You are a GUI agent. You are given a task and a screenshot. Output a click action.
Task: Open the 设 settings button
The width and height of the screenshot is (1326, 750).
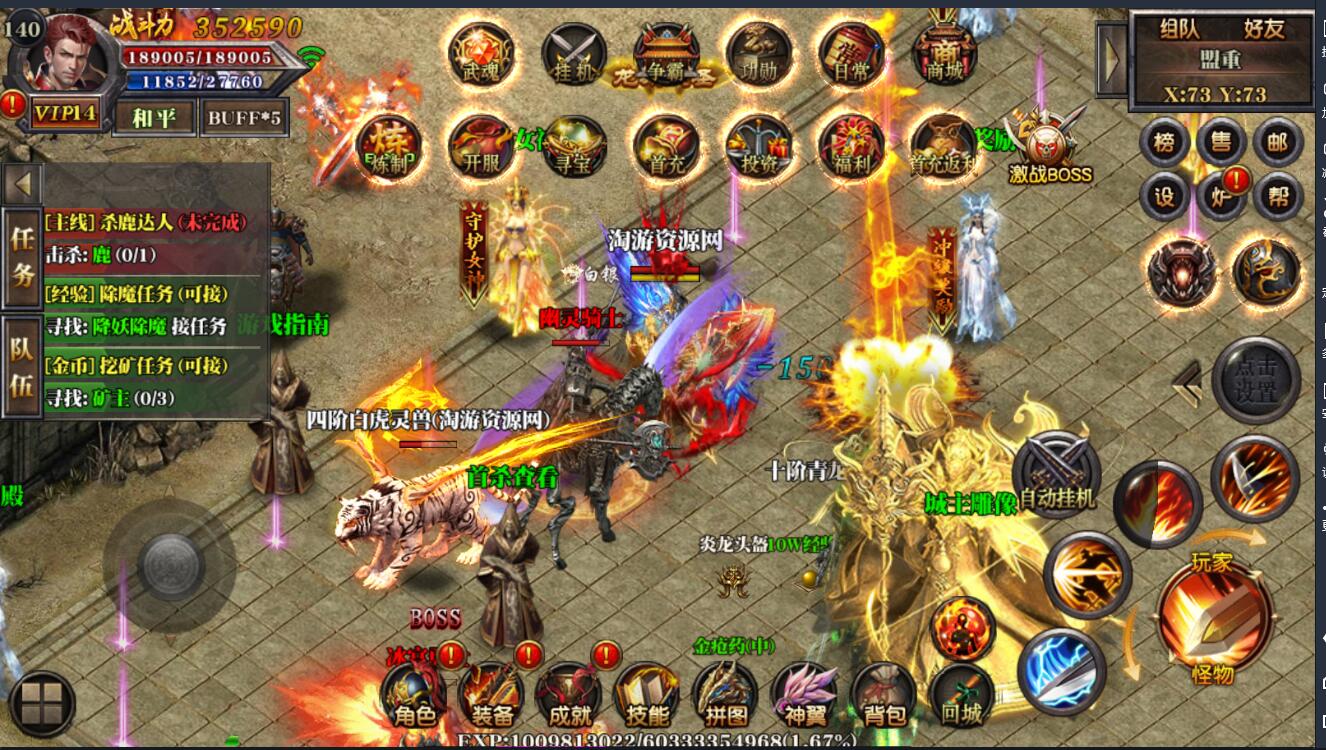click(x=1164, y=197)
